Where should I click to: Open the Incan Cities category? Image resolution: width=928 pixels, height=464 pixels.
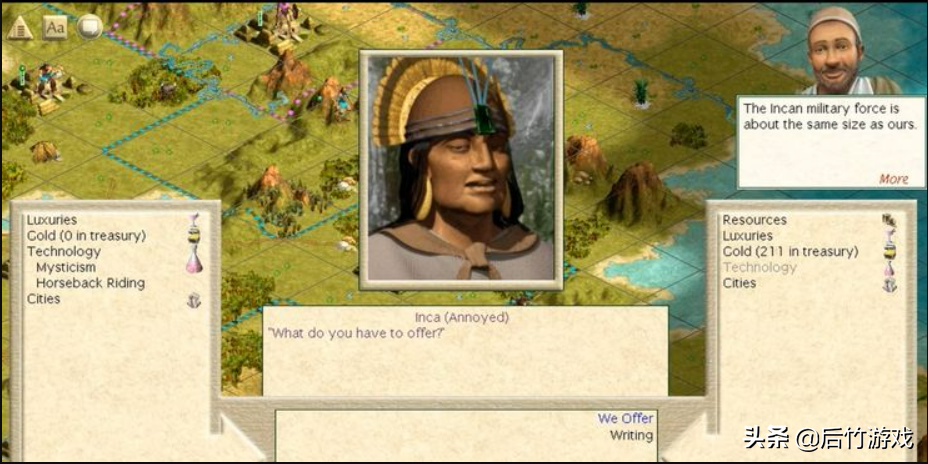click(x=43, y=299)
